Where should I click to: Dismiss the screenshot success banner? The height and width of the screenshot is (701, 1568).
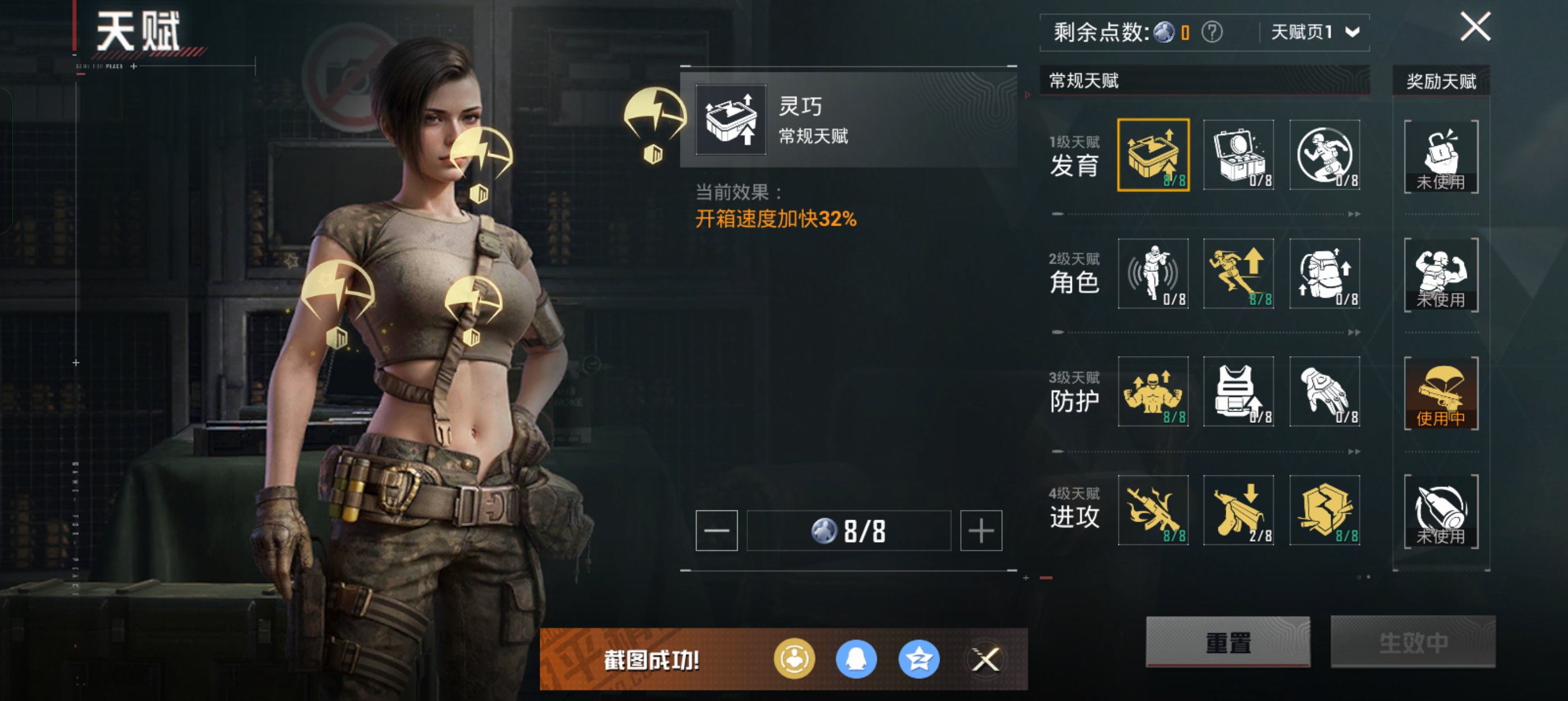[x=985, y=659]
